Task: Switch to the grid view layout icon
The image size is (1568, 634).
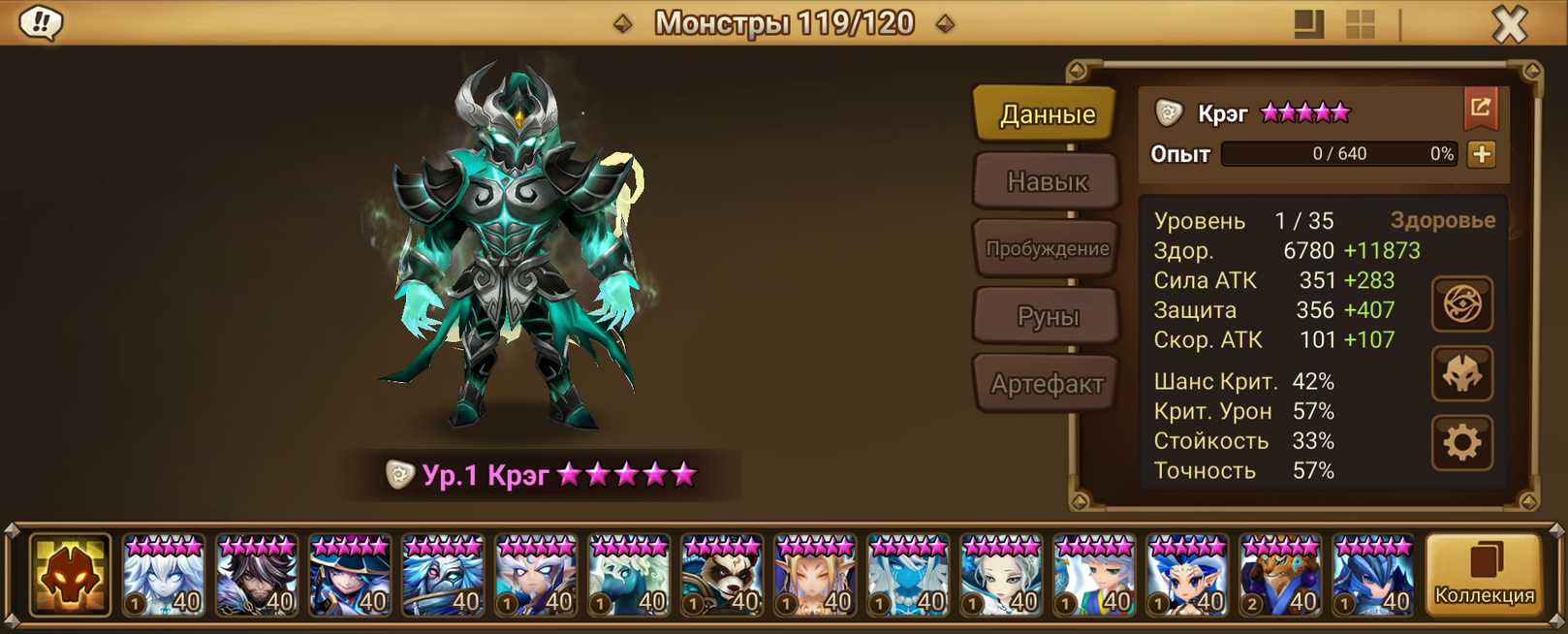Action: coord(1360,24)
